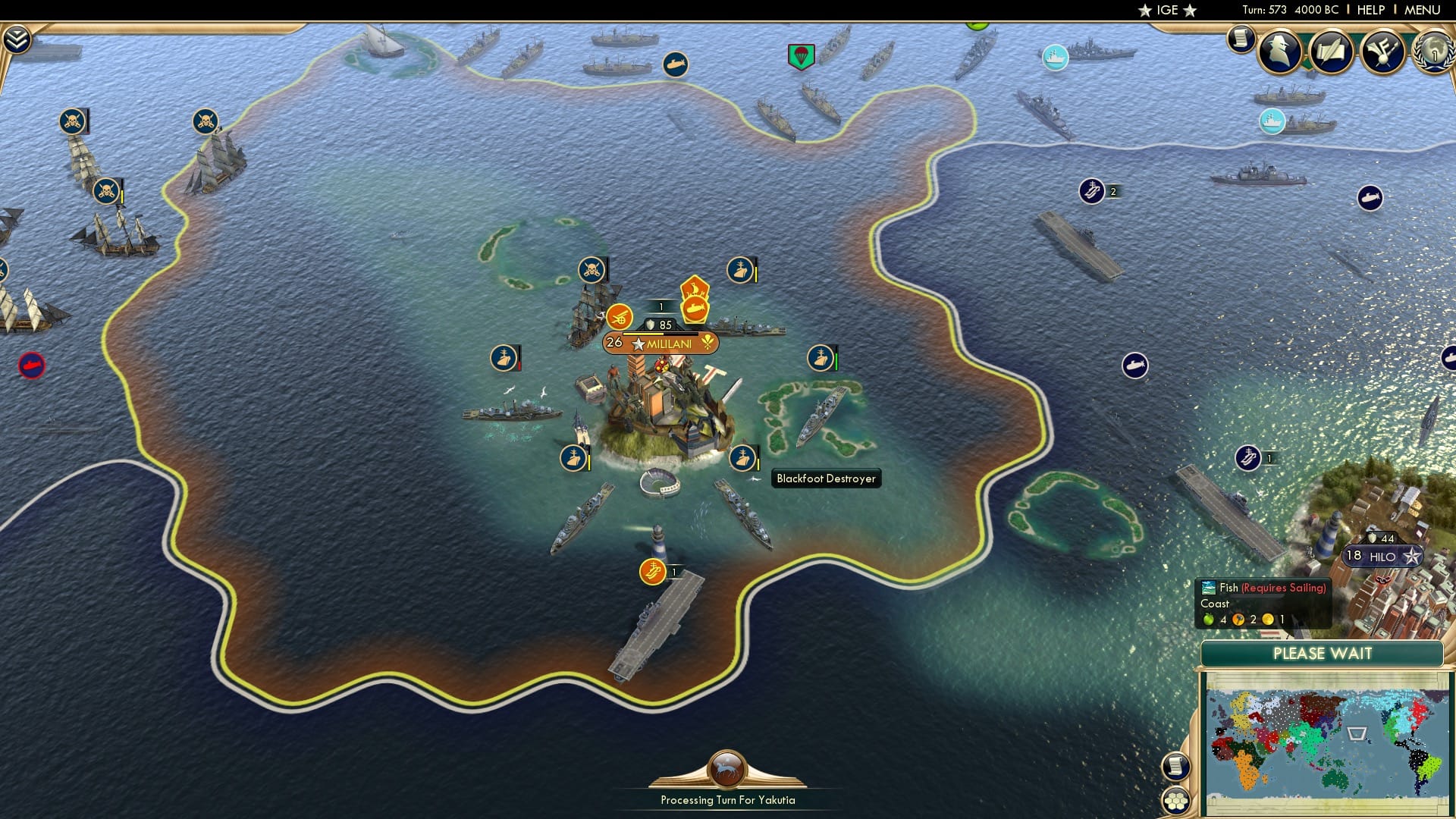
Task: Open map options via the scroll icon beside minimap
Action: (1175, 765)
